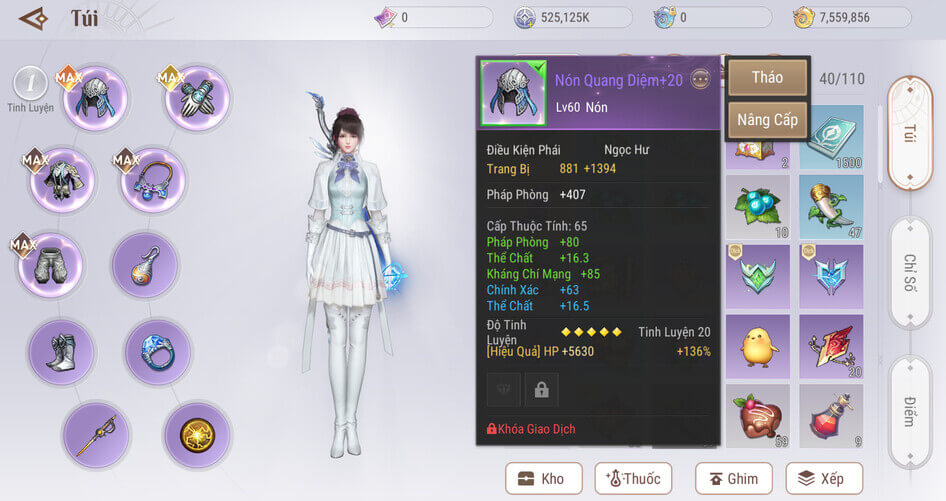Select the equipped boots slot

click(x=62, y=352)
